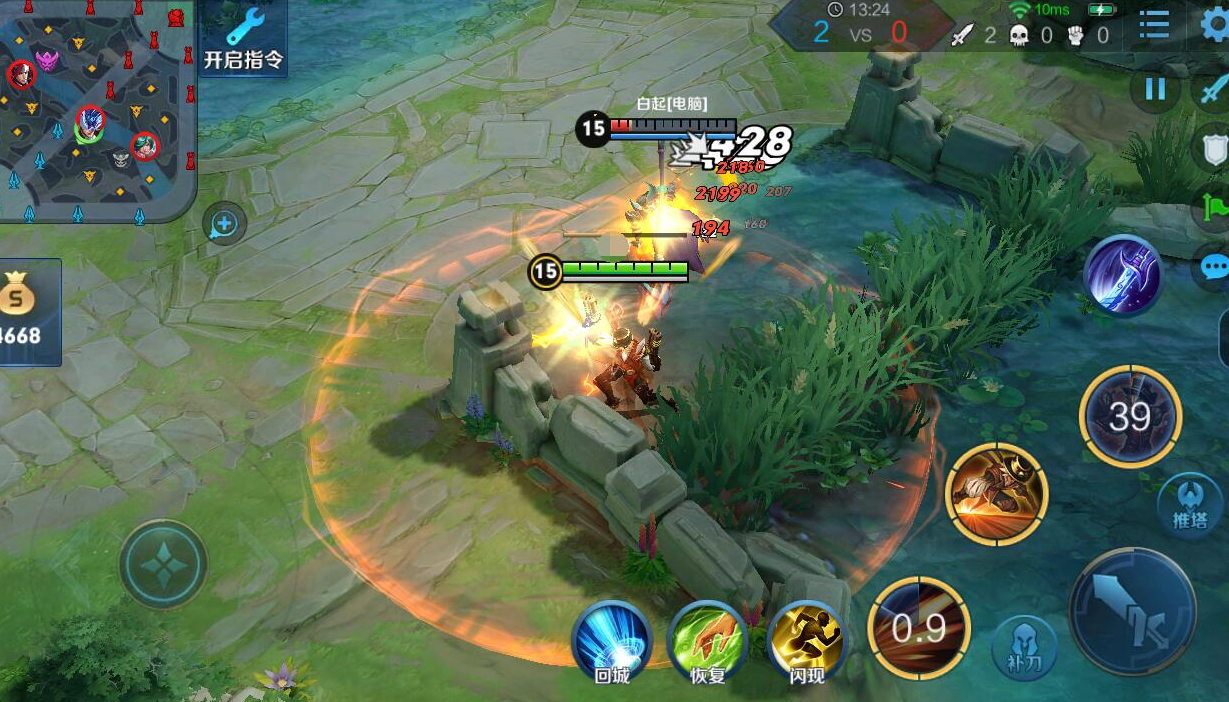Open the scoreboard list icon

tap(1154, 26)
